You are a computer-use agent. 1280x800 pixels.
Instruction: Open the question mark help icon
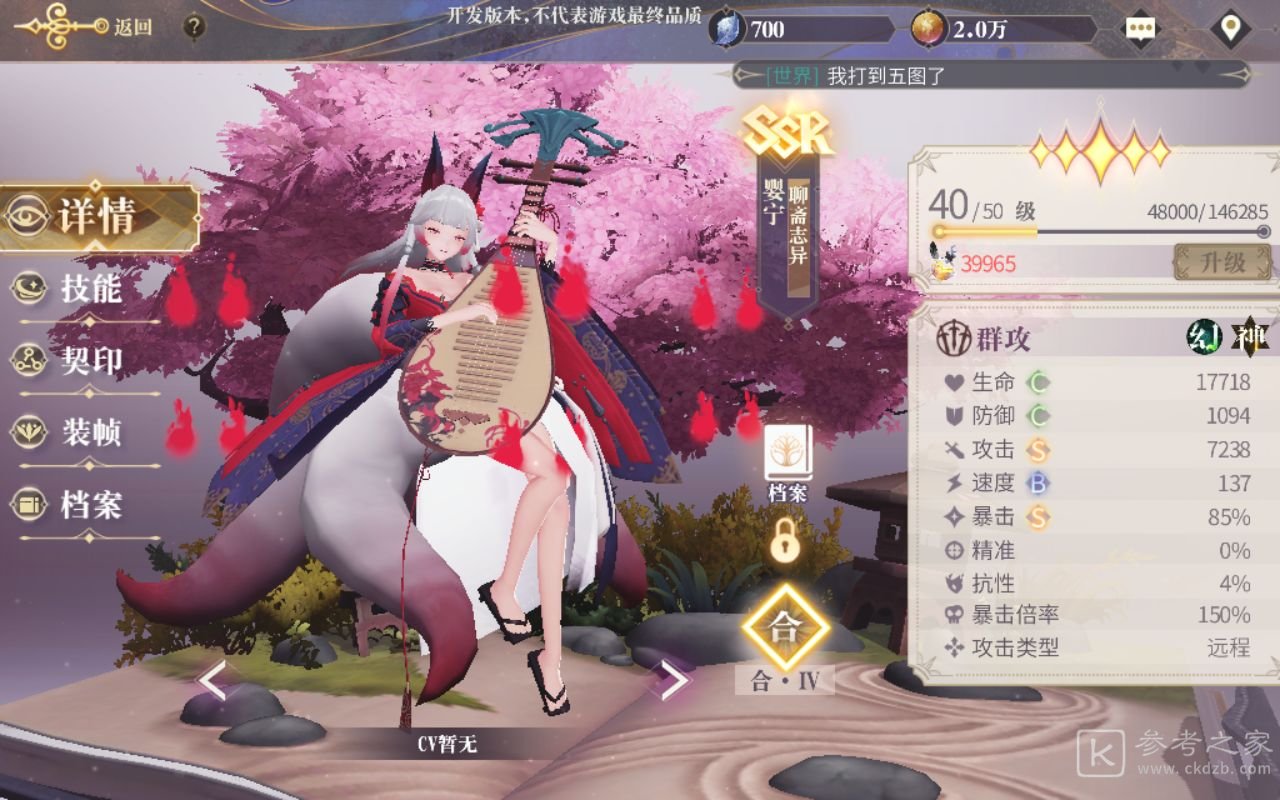[194, 27]
